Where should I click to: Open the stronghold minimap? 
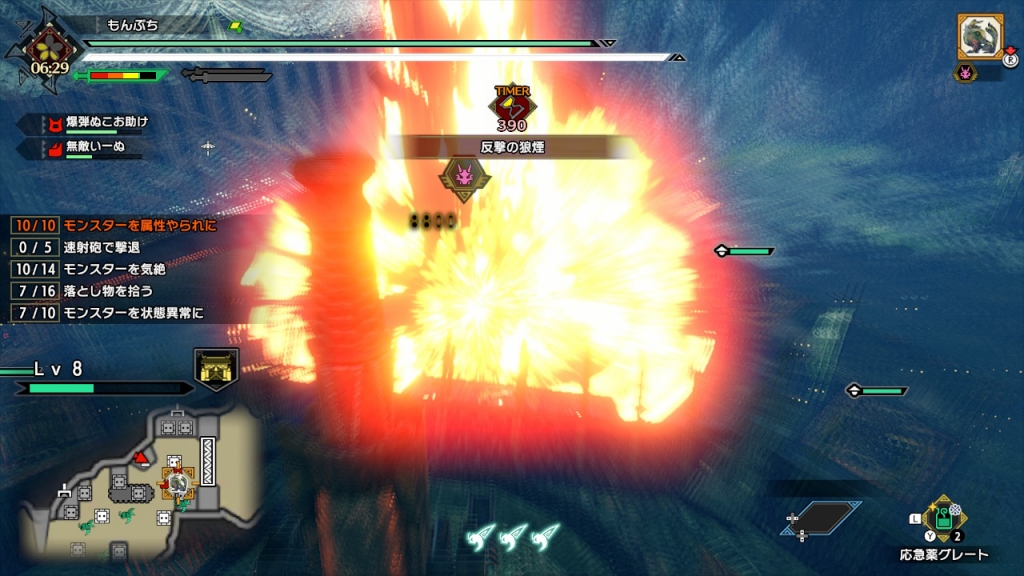point(140,487)
